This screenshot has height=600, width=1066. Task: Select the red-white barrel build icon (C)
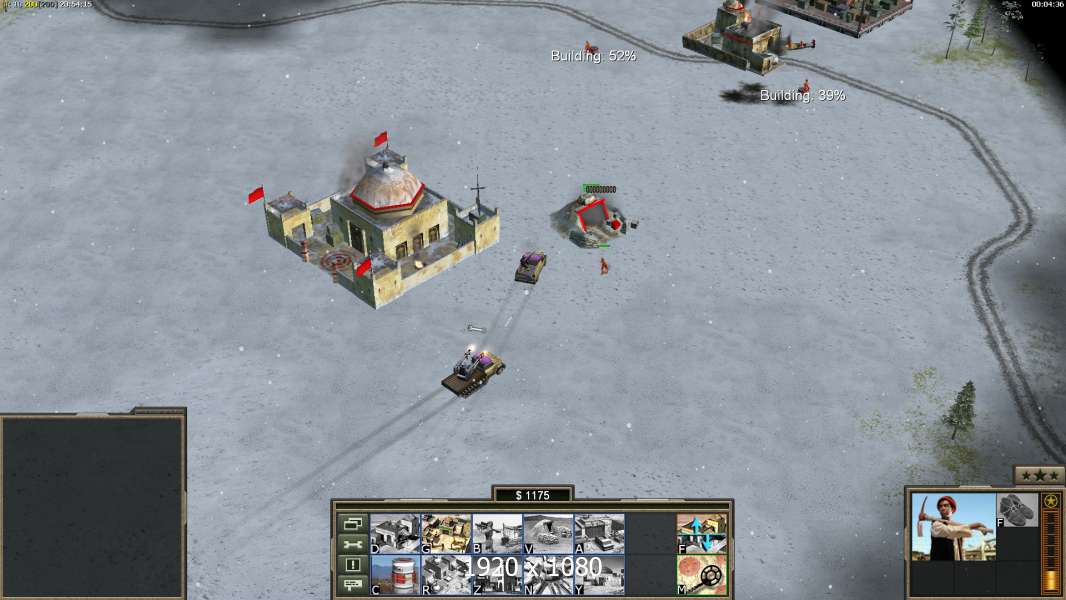(x=395, y=574)
